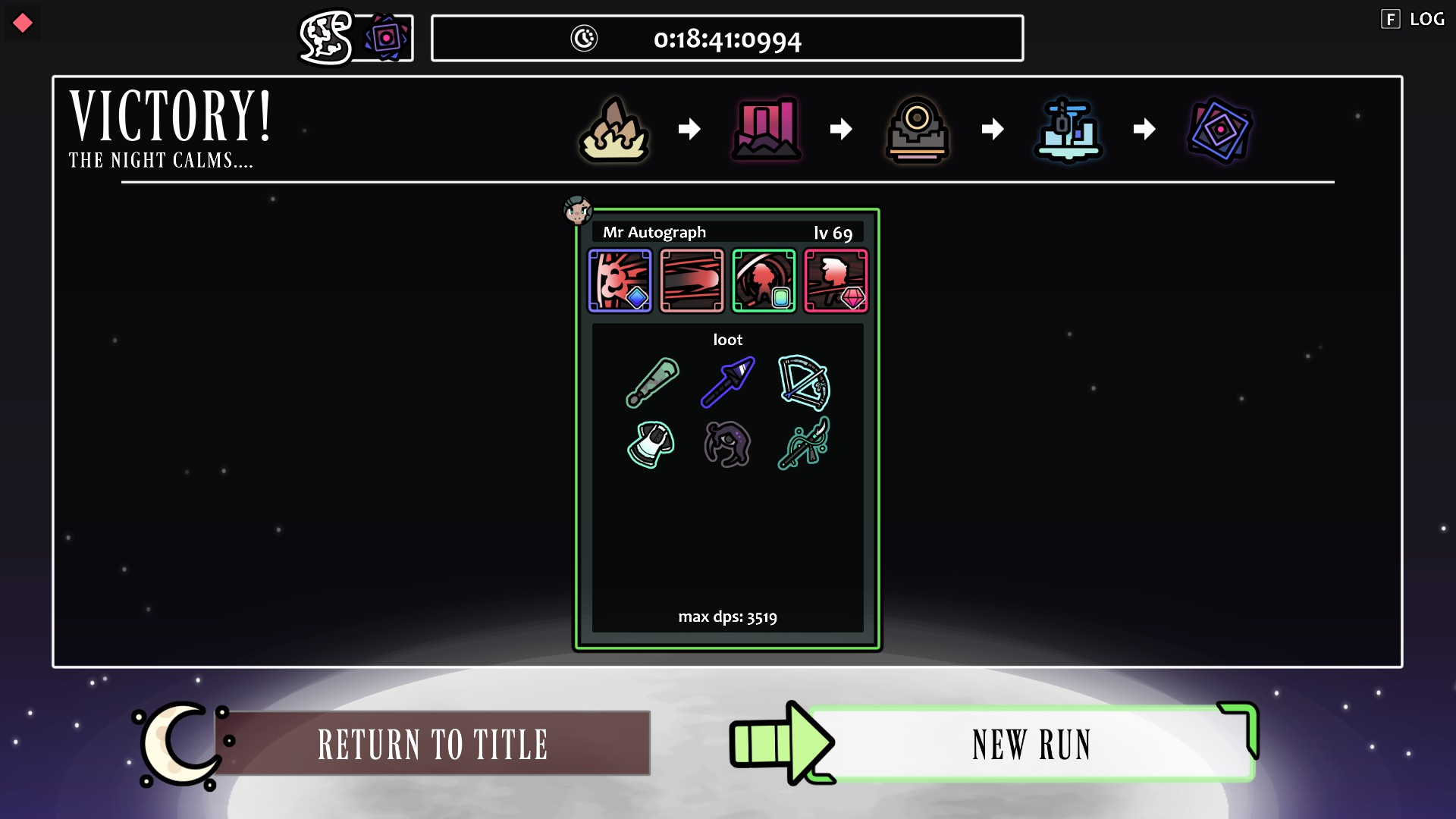Click the purple diamond final stage icon
Screen dimensions: 1456x819
[1219, 130]
